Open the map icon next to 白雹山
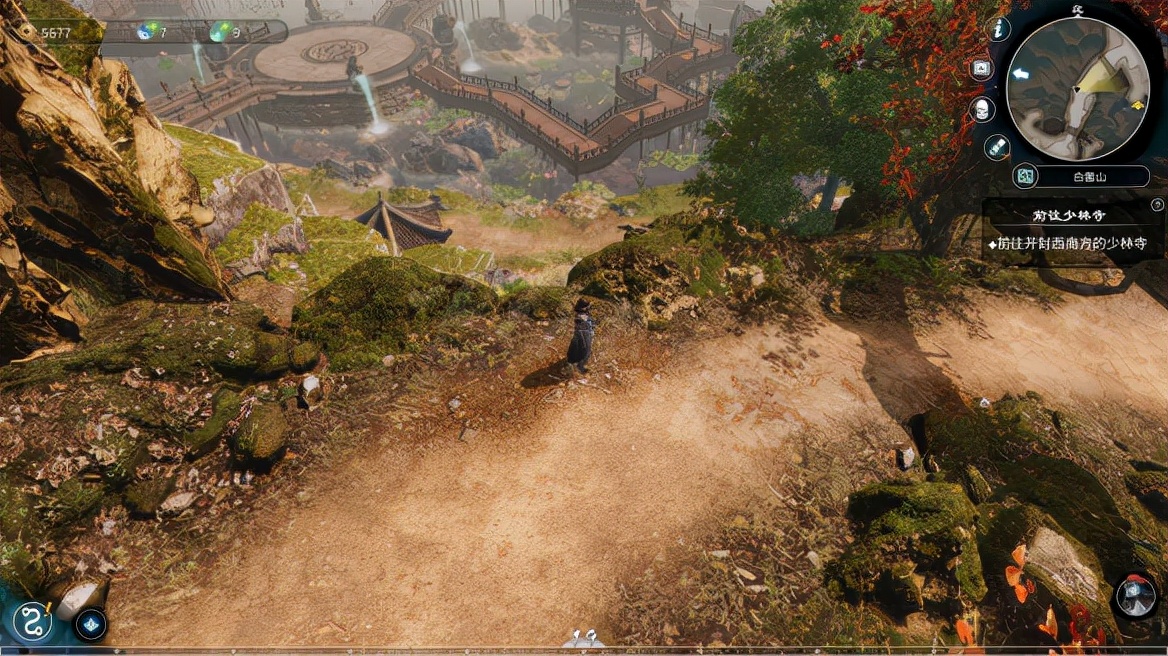Screen dimensions: 1168x656 1023,177
